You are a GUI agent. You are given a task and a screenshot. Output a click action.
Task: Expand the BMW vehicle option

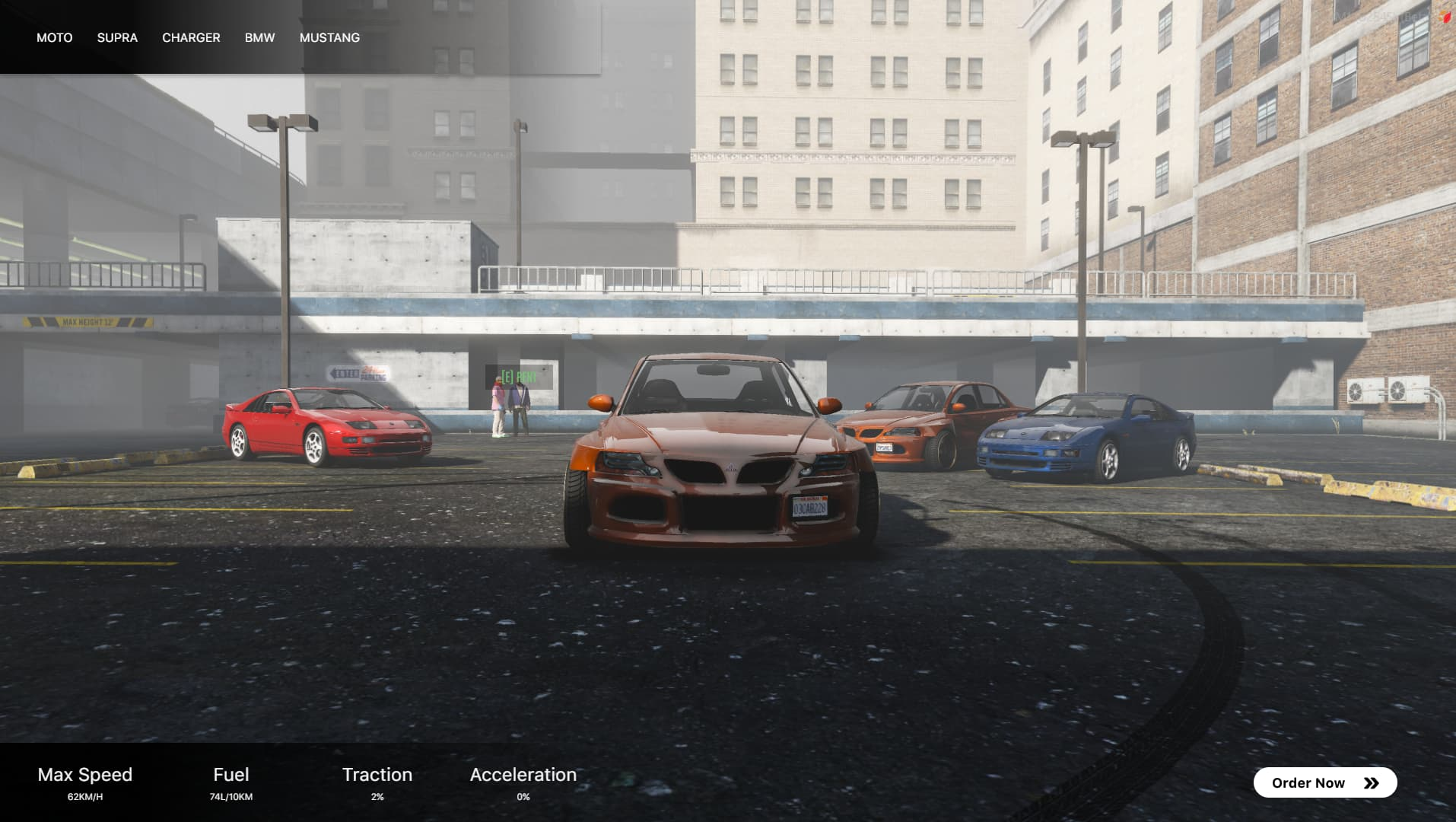[259, 37]
